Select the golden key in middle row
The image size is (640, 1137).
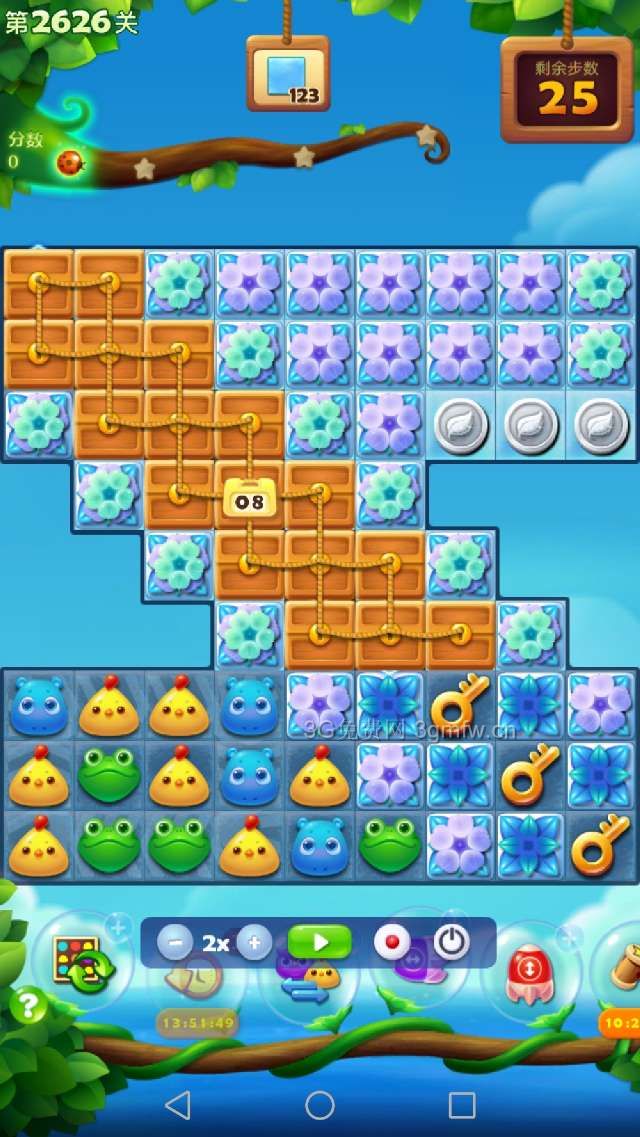tap(530, 773)
